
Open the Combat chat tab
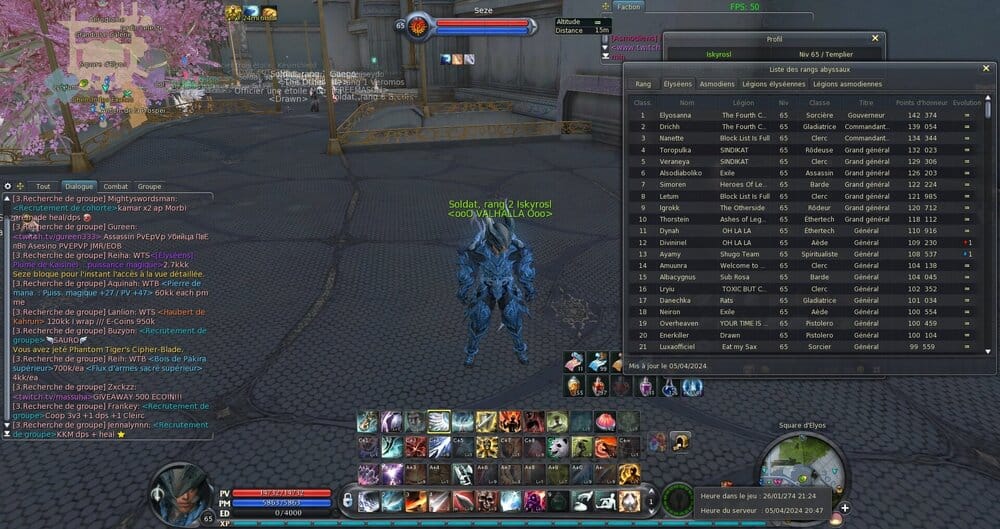tap(115, 186)
